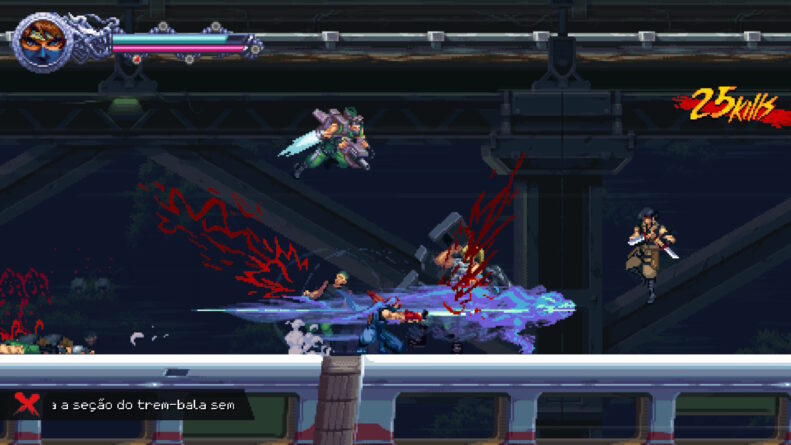Click the ninja character portrait
791x445 pixels.
point(42,42)
